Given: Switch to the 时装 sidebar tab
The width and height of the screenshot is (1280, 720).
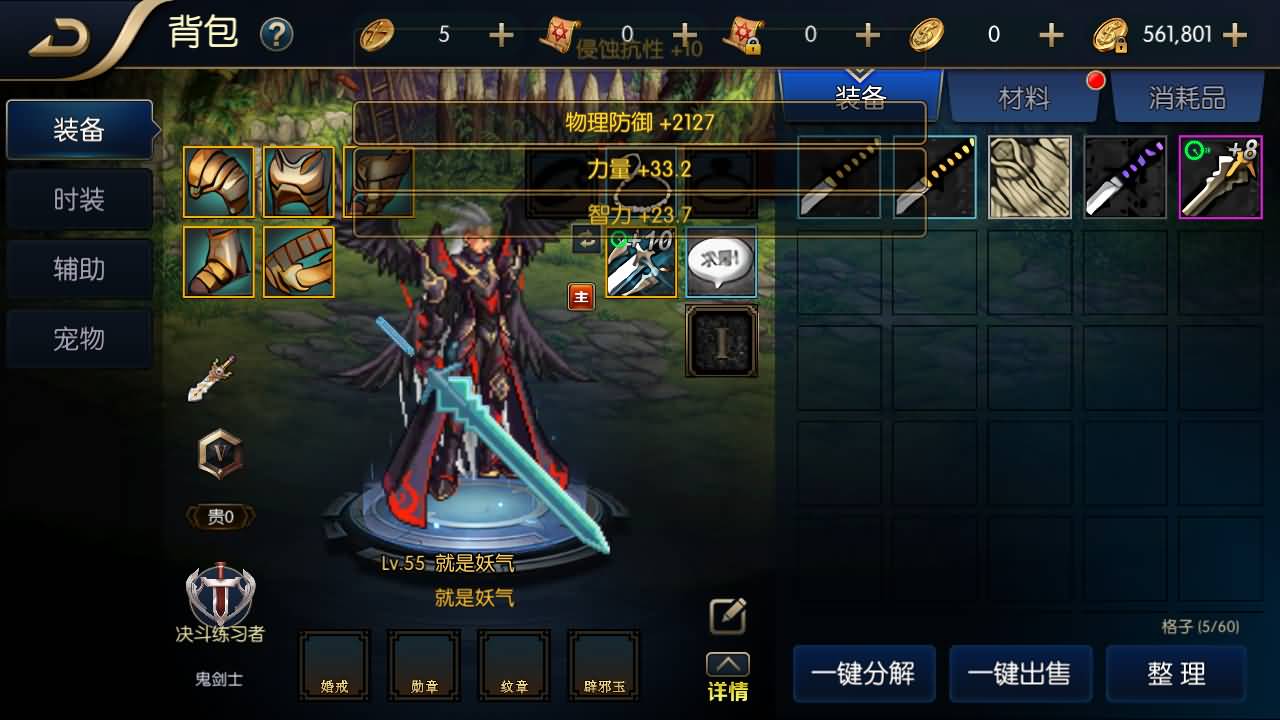Looking at the screenshot, I should 79,199.
